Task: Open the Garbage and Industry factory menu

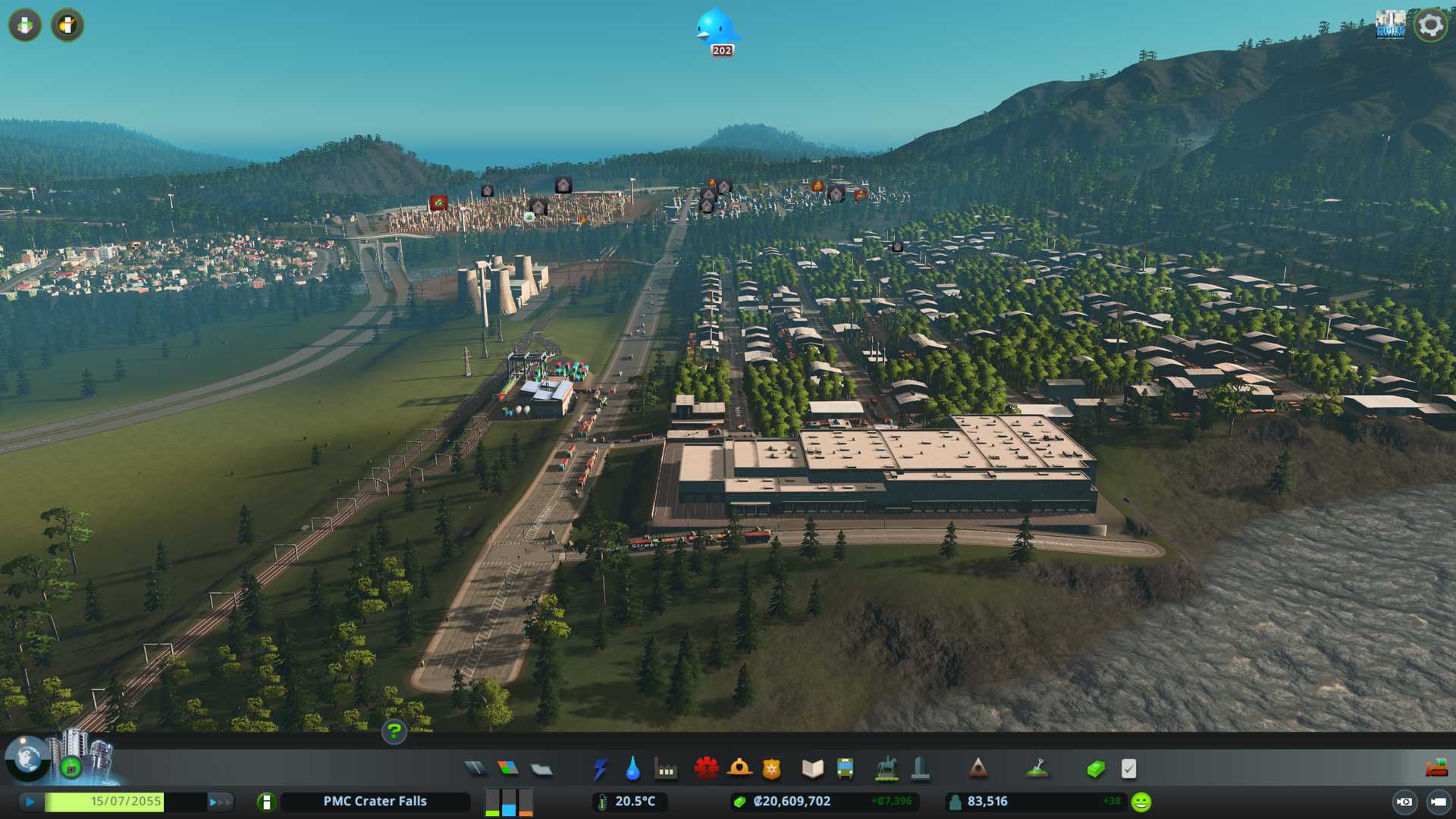Action: (666, 769)
